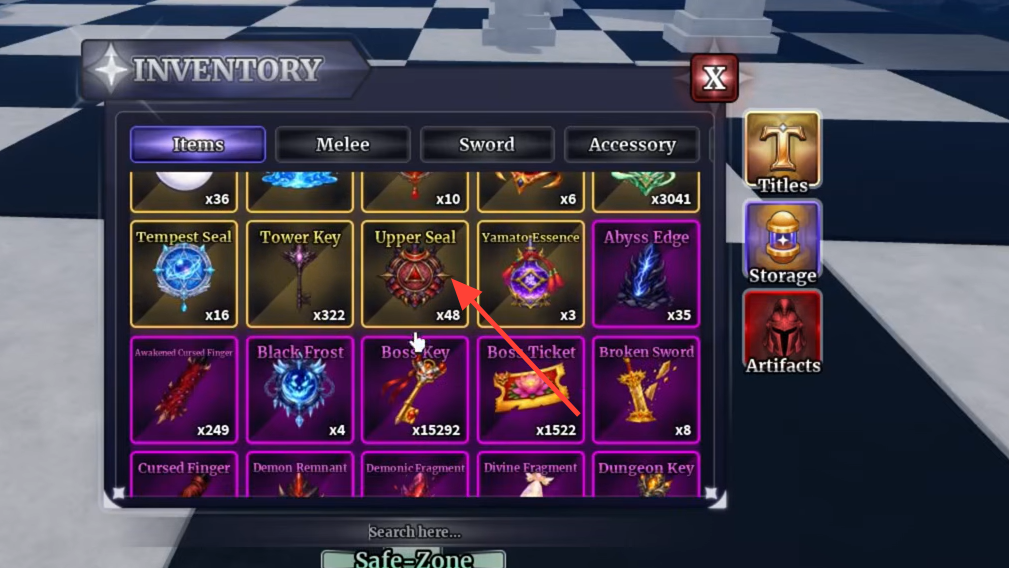Viewport: 1009px width, 568px height.
Task: Select the Broken Sword item
Action: [x=646, y=390]
